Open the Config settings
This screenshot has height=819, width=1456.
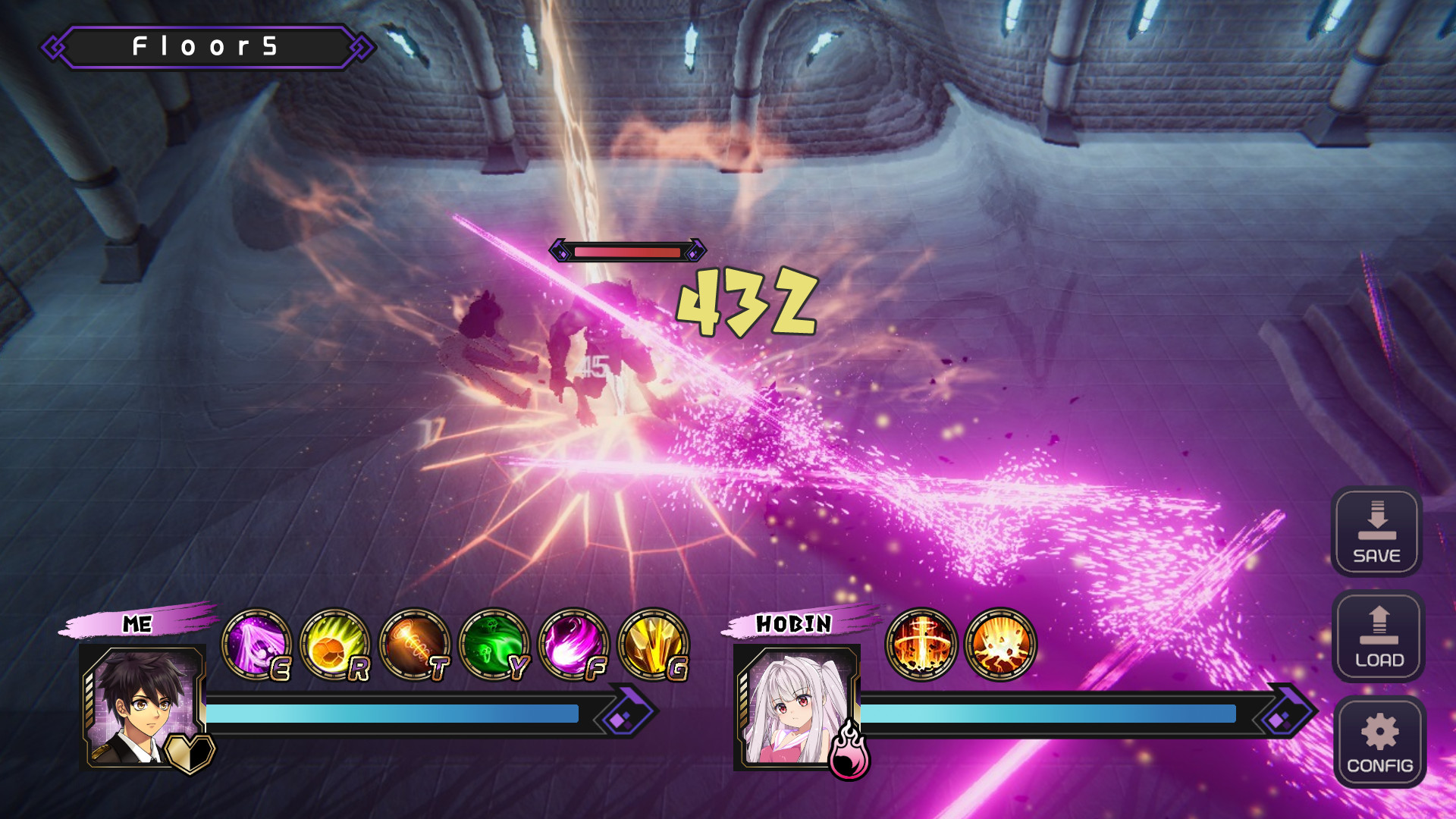pos(1379,742)
